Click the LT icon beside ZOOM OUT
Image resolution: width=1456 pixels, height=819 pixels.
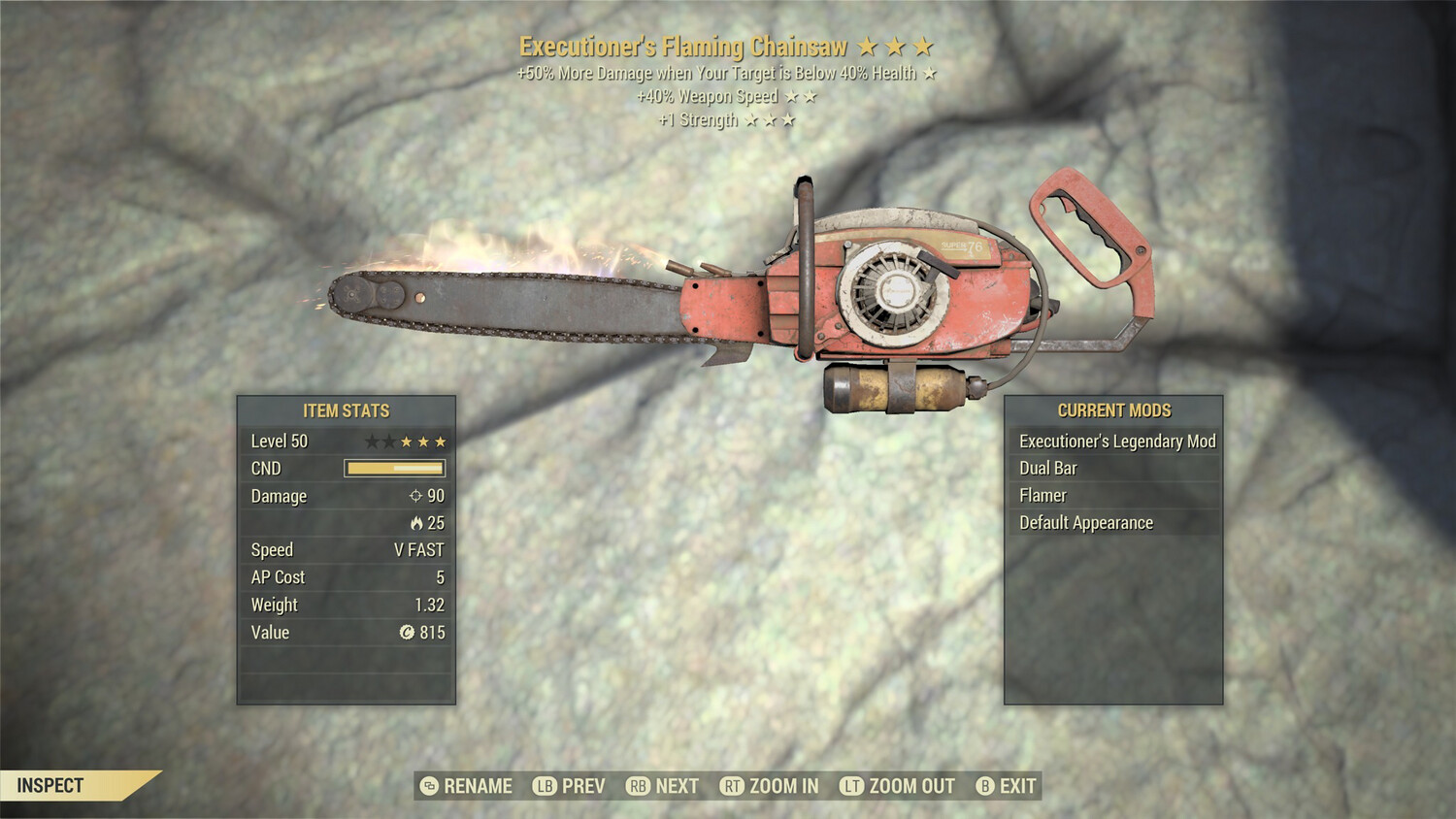point(849,786)
